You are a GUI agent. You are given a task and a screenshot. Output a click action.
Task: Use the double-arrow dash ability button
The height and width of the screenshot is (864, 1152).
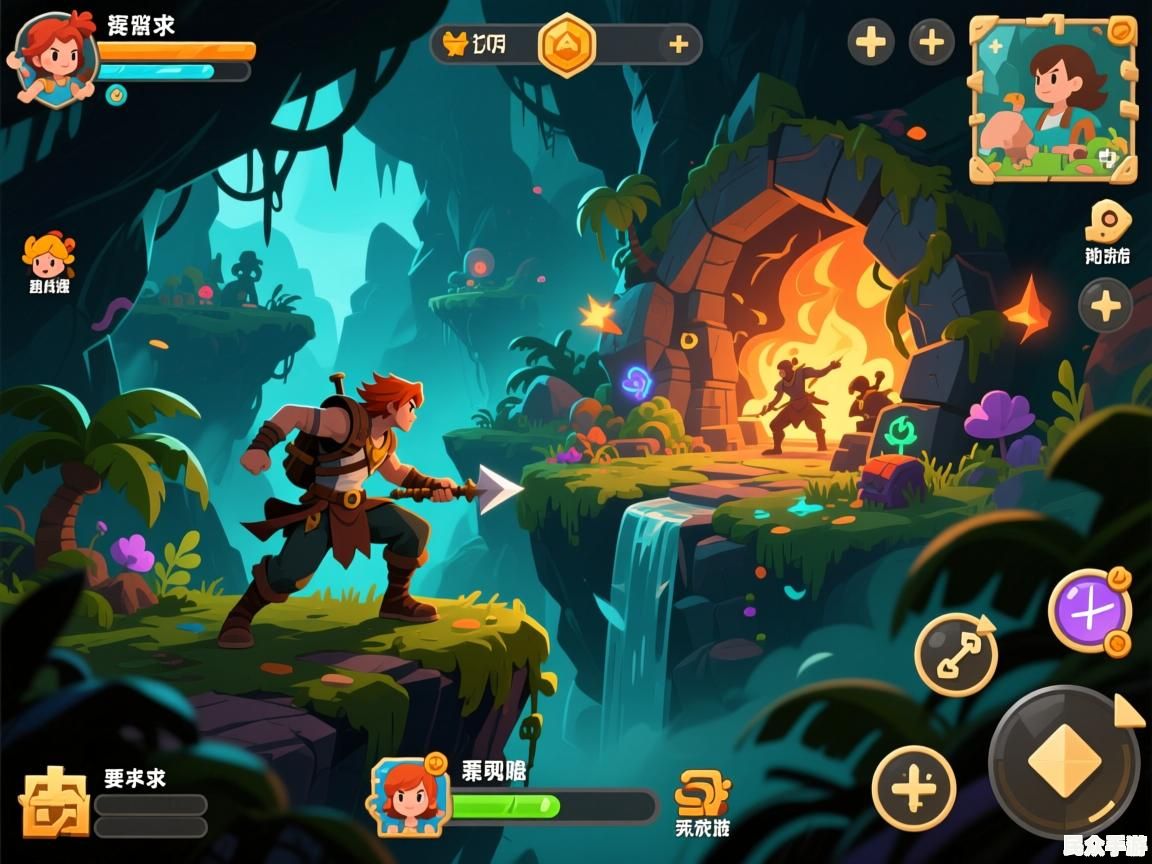pos(955,654)
